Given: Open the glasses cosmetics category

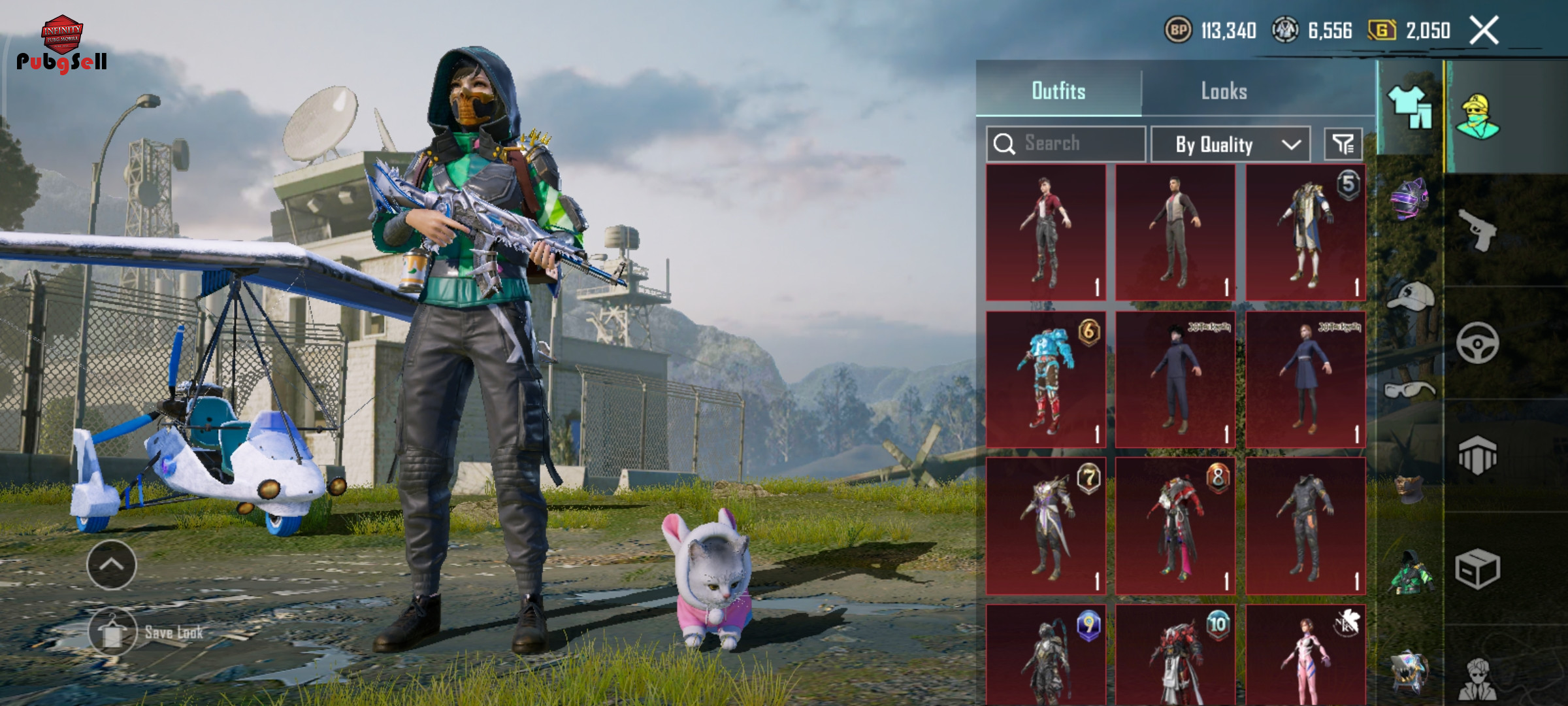Looking at the screenshot, I should (1409, 390).
